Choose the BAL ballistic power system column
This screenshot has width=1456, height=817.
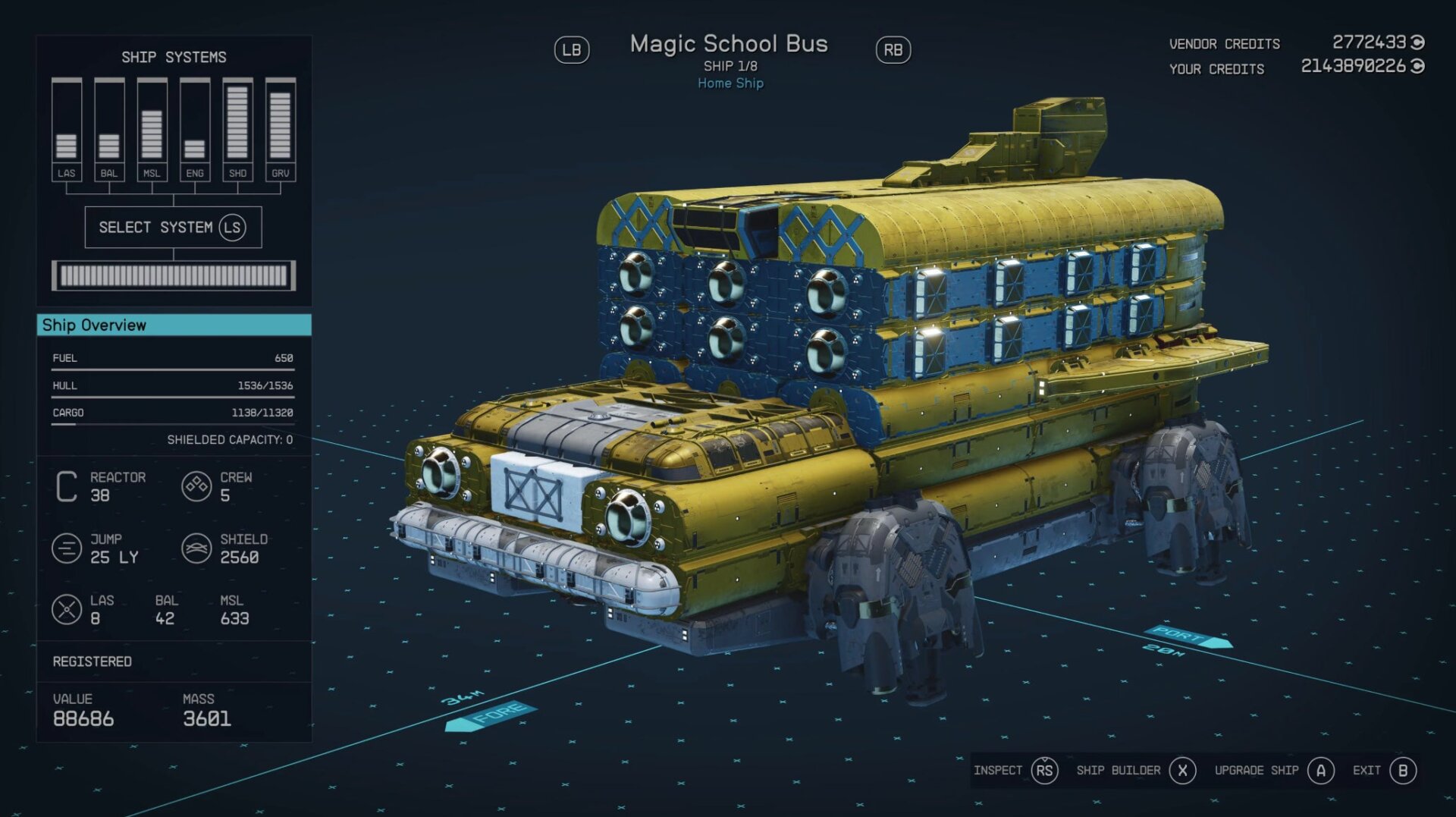coord(109,130)
